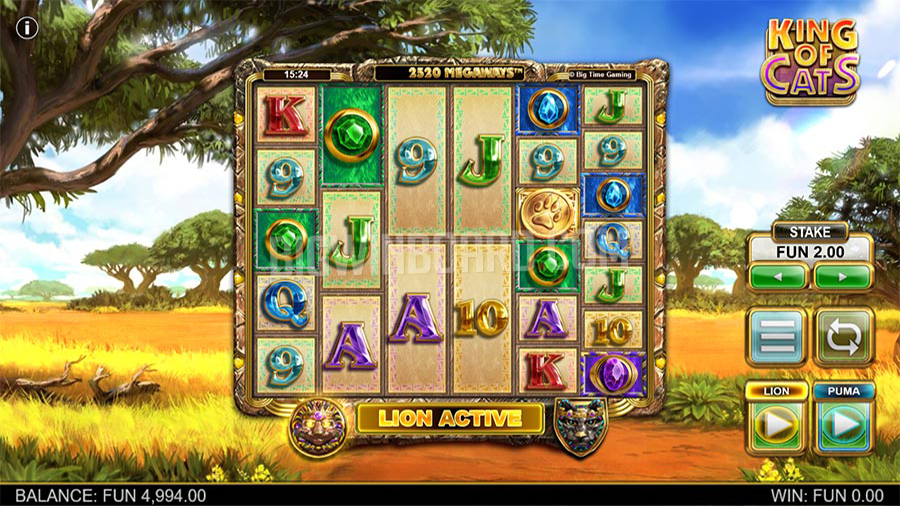
Task: Open the hamburger menu button
Action: pyautogui.click(x=776, y=337)
